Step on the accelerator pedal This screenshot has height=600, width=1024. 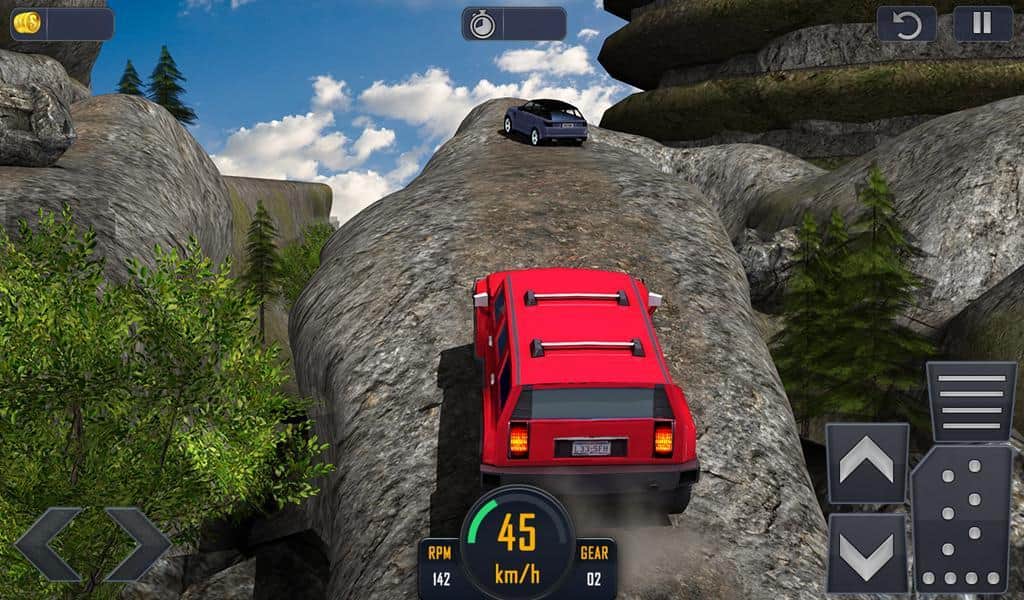961,518
